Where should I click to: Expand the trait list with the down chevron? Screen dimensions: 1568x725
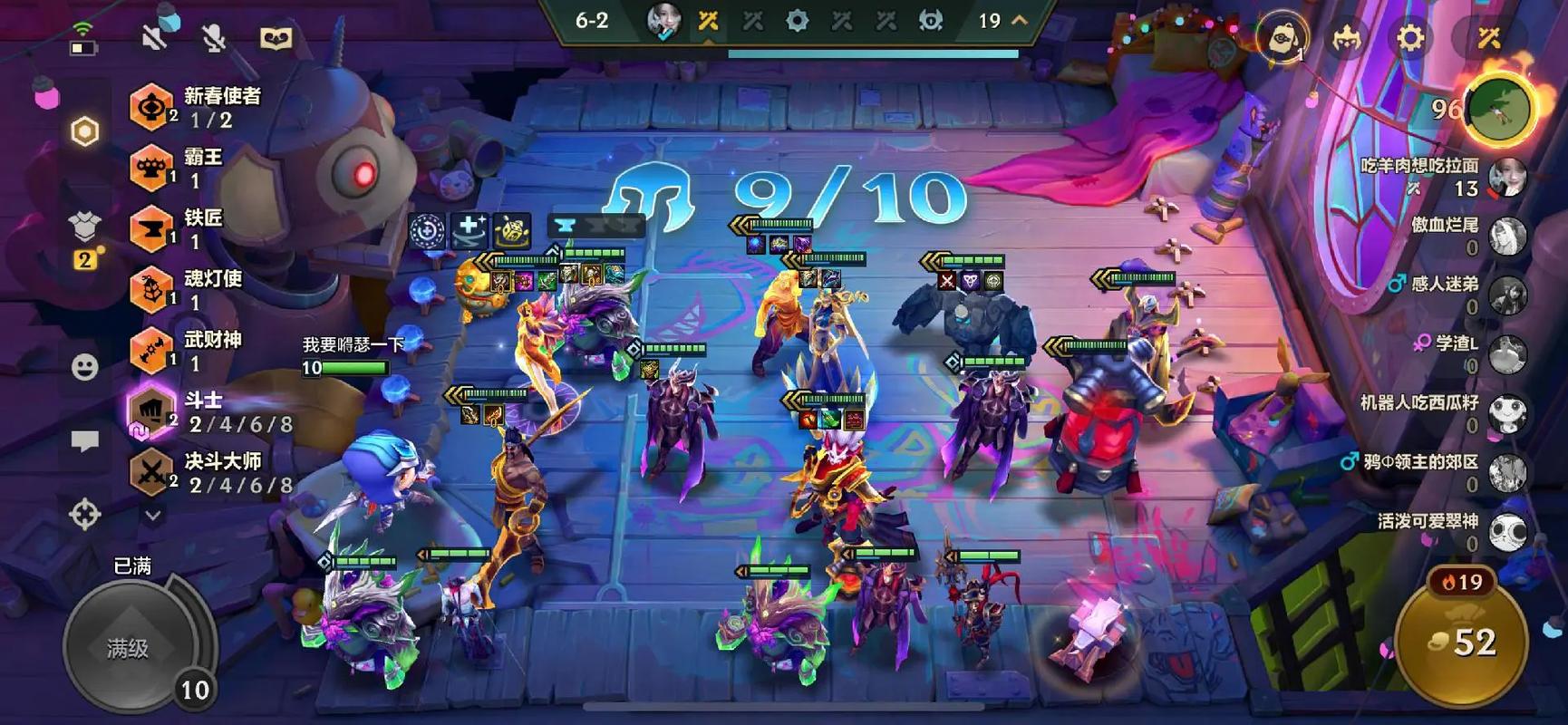(153, 516)
